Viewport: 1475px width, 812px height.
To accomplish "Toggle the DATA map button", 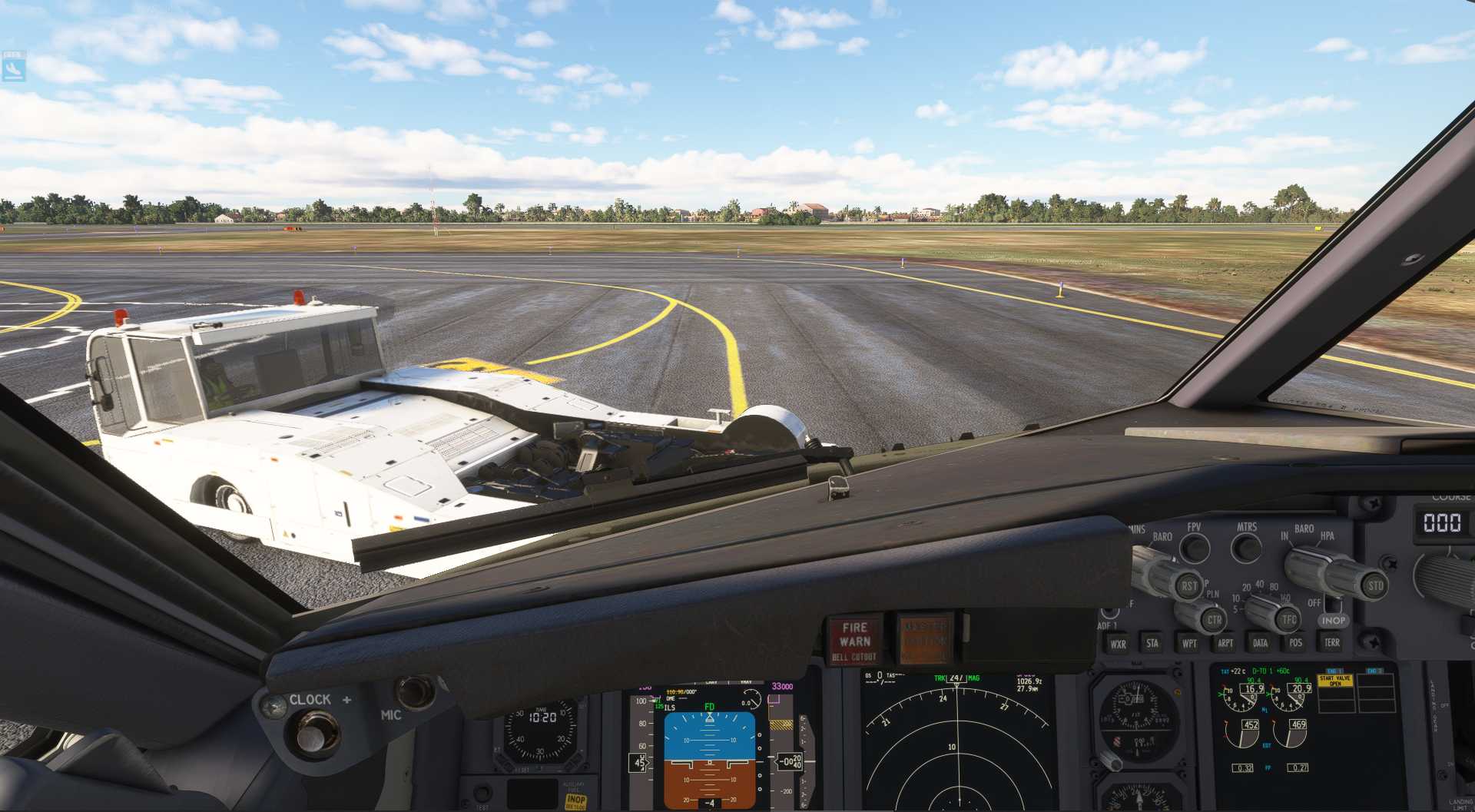I will [1260, 643].
